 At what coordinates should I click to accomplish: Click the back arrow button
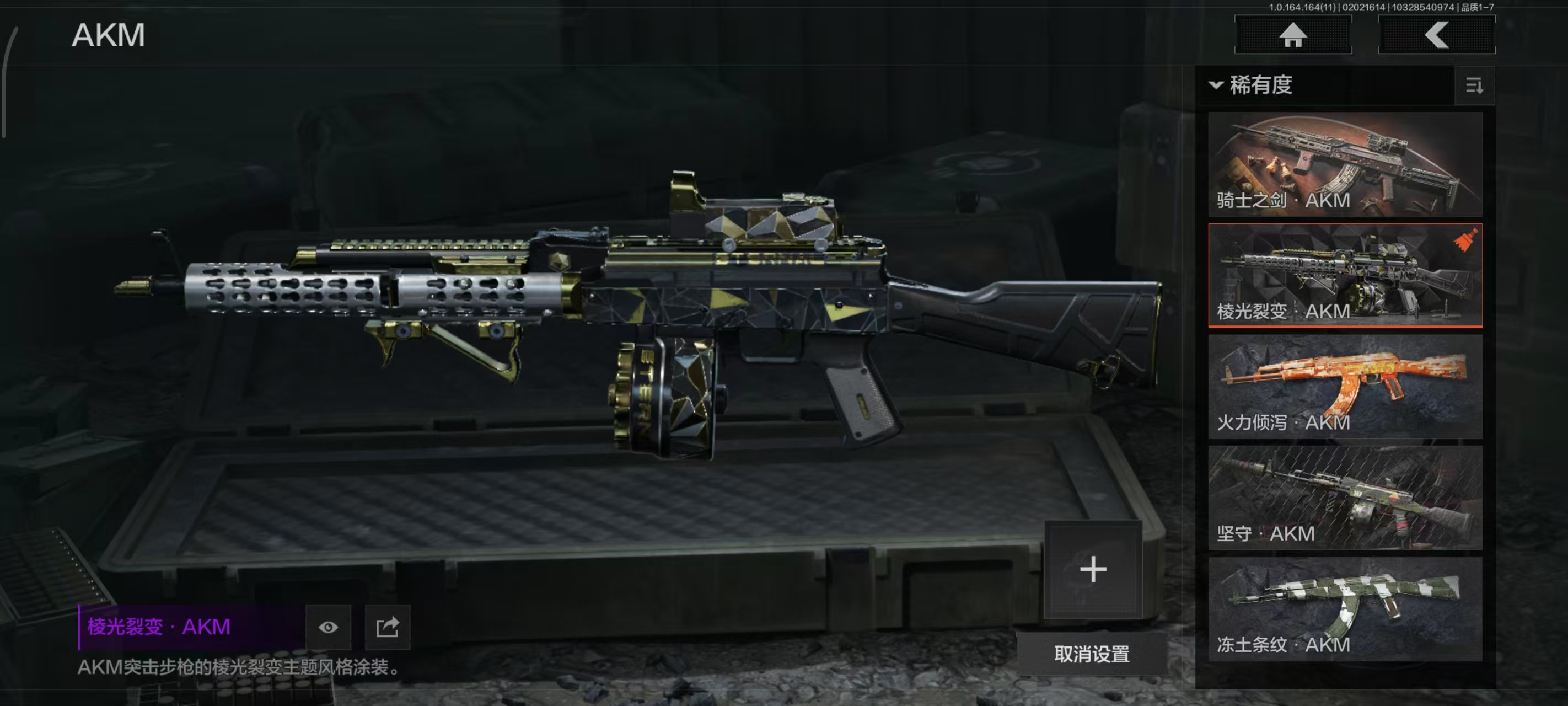[1436, 35]
